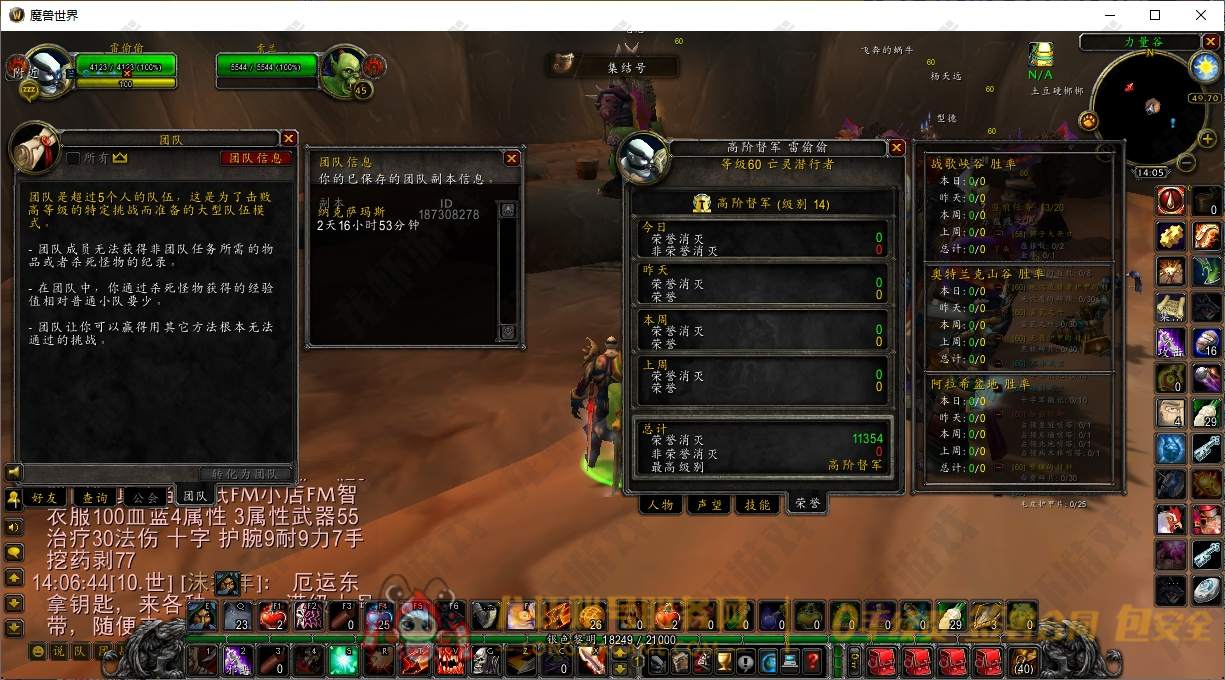The width and height of the screenshot is (1225, 680).
Task: Open the 团队信息 raid info button
Action: pos(255,158)
